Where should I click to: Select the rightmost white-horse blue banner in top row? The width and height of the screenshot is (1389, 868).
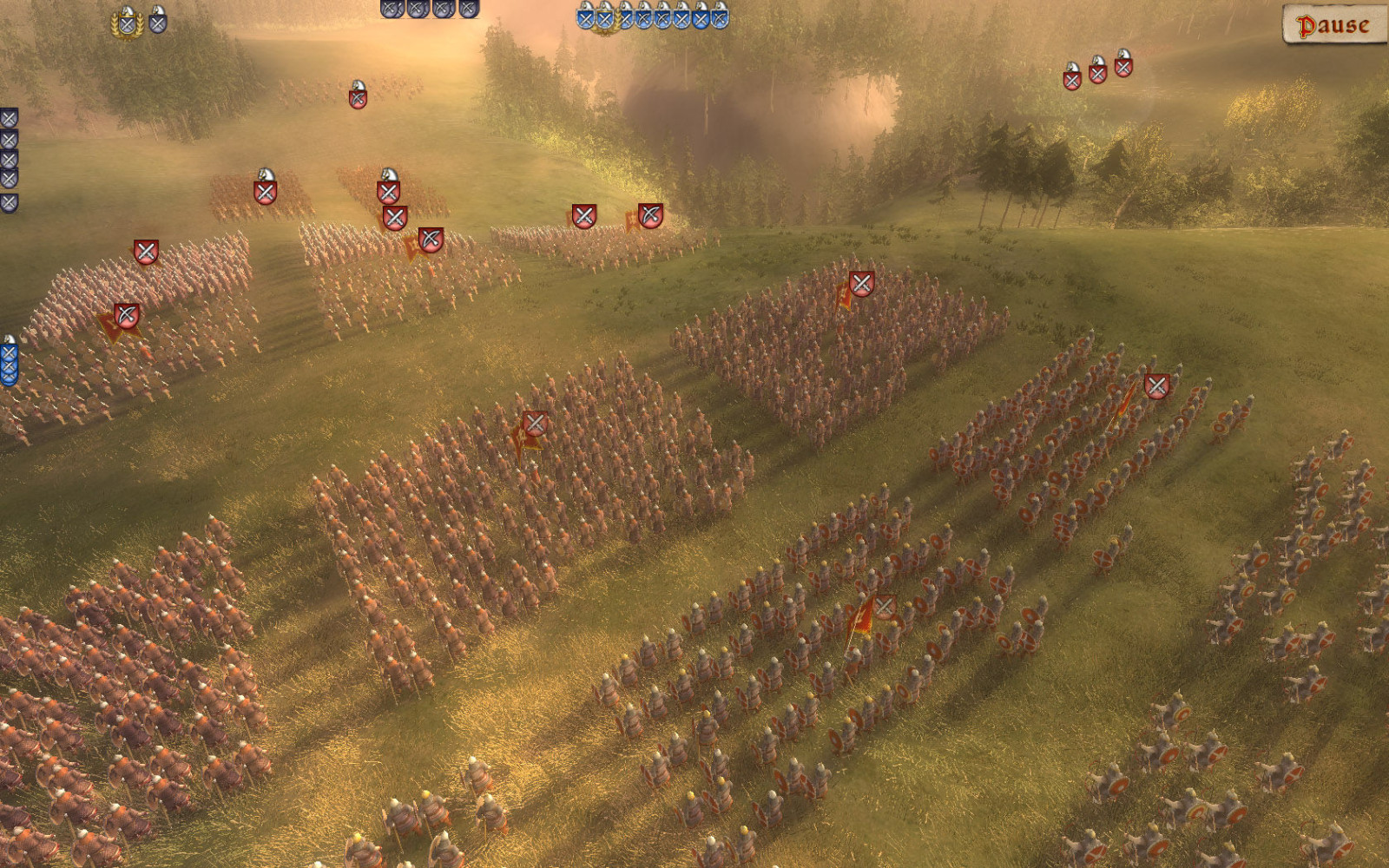[721, 16]
